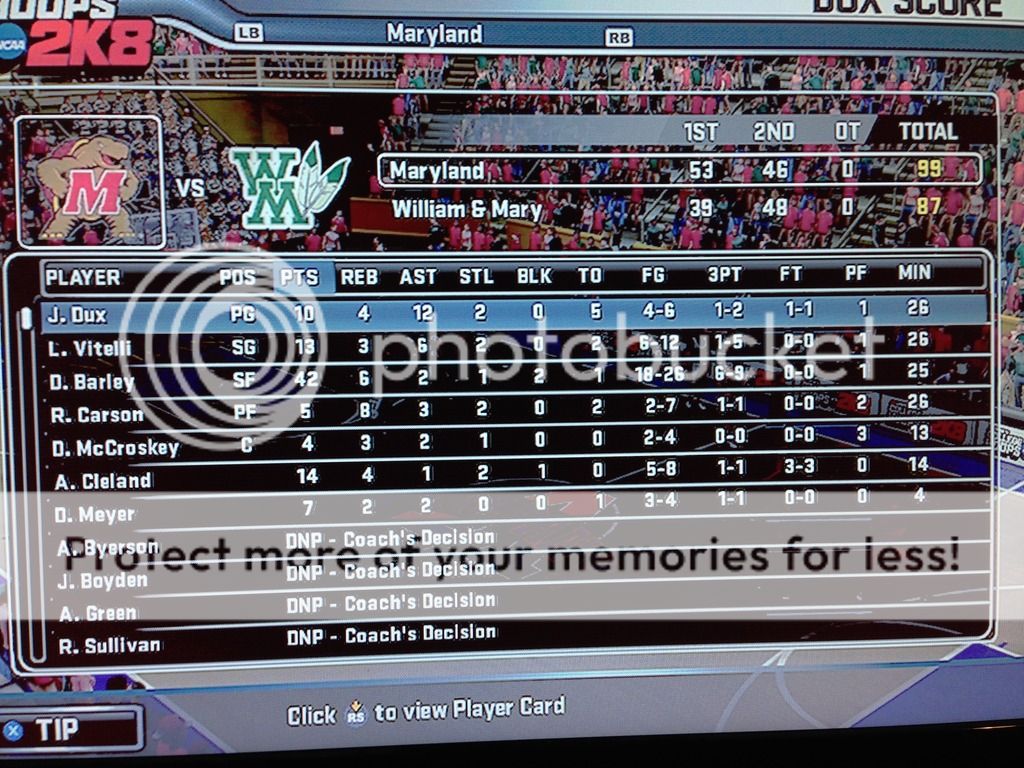Screen dimensions: 1024x768
Task: Choose the MIN column header
Action: click(x=914, y=273)
